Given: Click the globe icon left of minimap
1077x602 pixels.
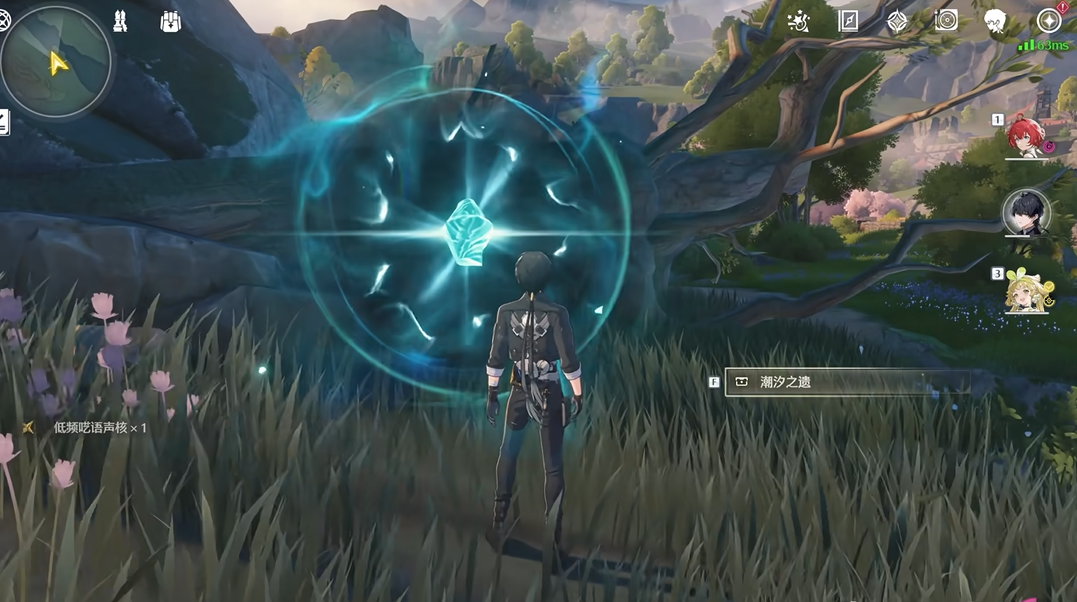Looking at the screenshot, I should (x=4, y=21).
